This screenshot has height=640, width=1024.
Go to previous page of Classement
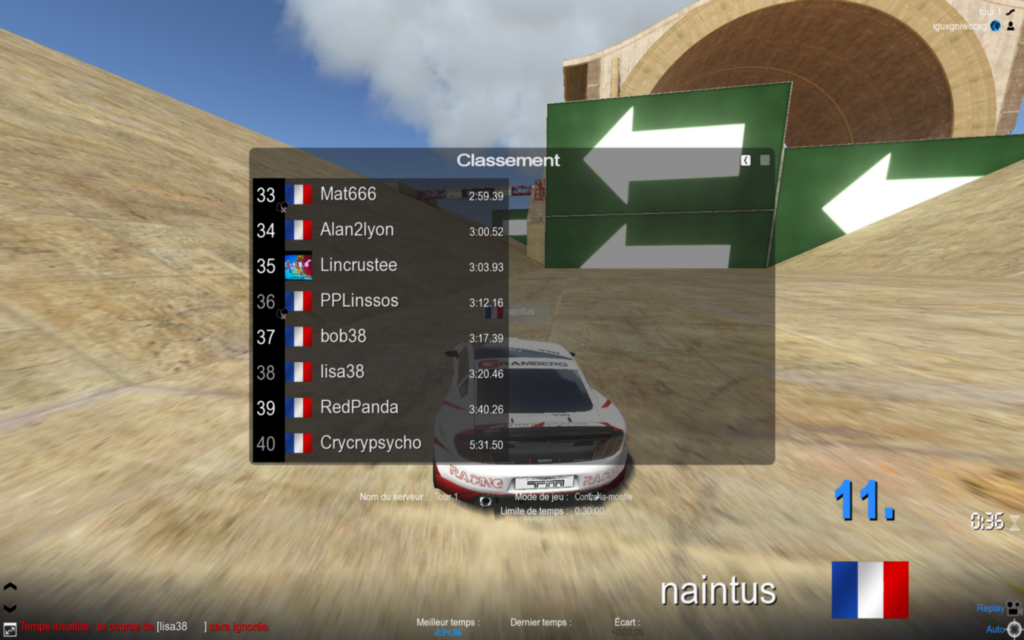coord(746,160)
